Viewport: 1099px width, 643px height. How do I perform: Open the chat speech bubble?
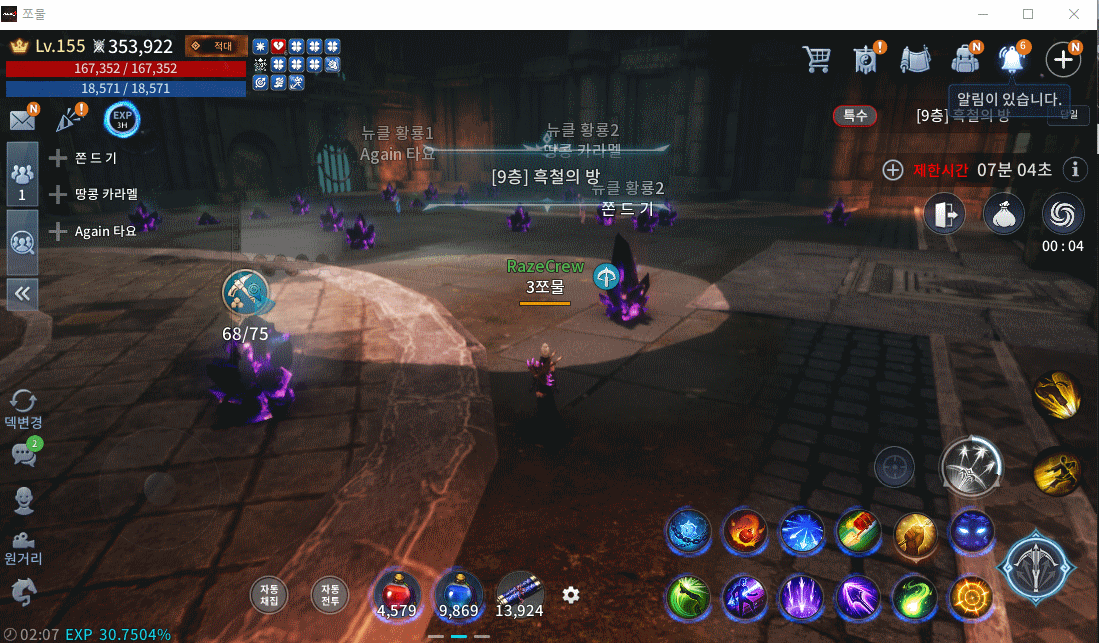[23, 453]
